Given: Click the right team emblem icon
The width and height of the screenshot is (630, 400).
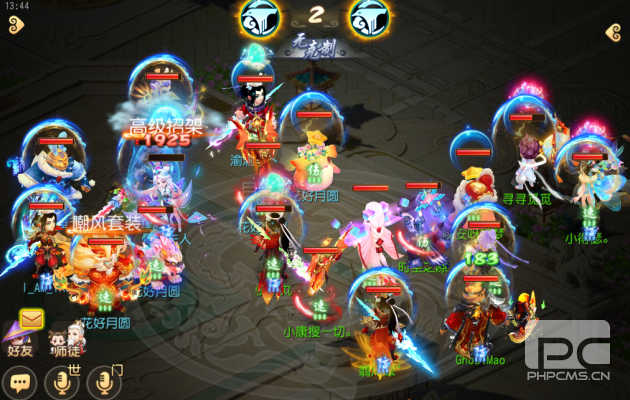Looking at the screenshot, I should tap(368, 17).
